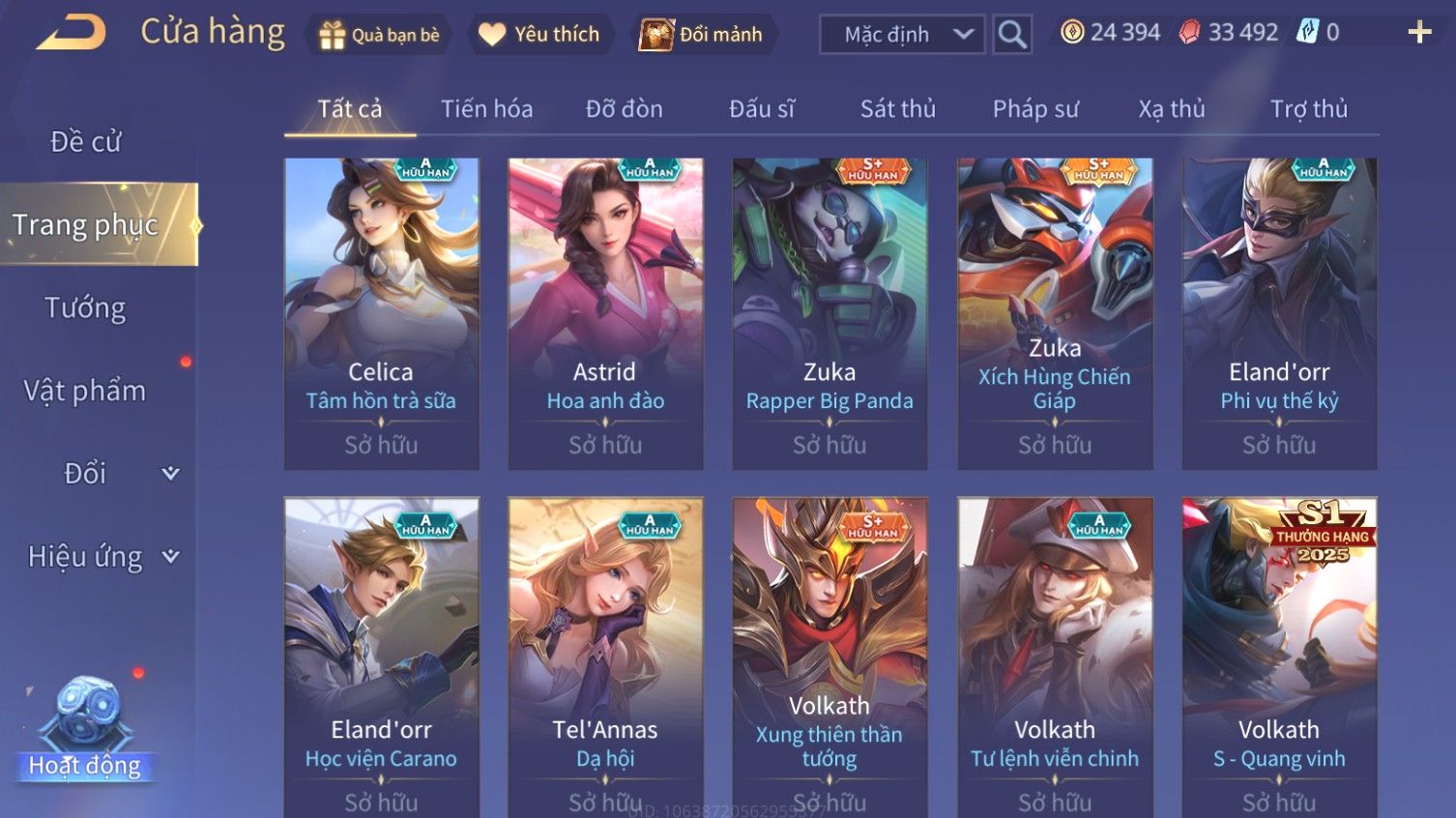The height and width of the screenshot is (818, 1456).
Task: Switch to the Tiến hóa tab
Action: [x=486, y=109]
